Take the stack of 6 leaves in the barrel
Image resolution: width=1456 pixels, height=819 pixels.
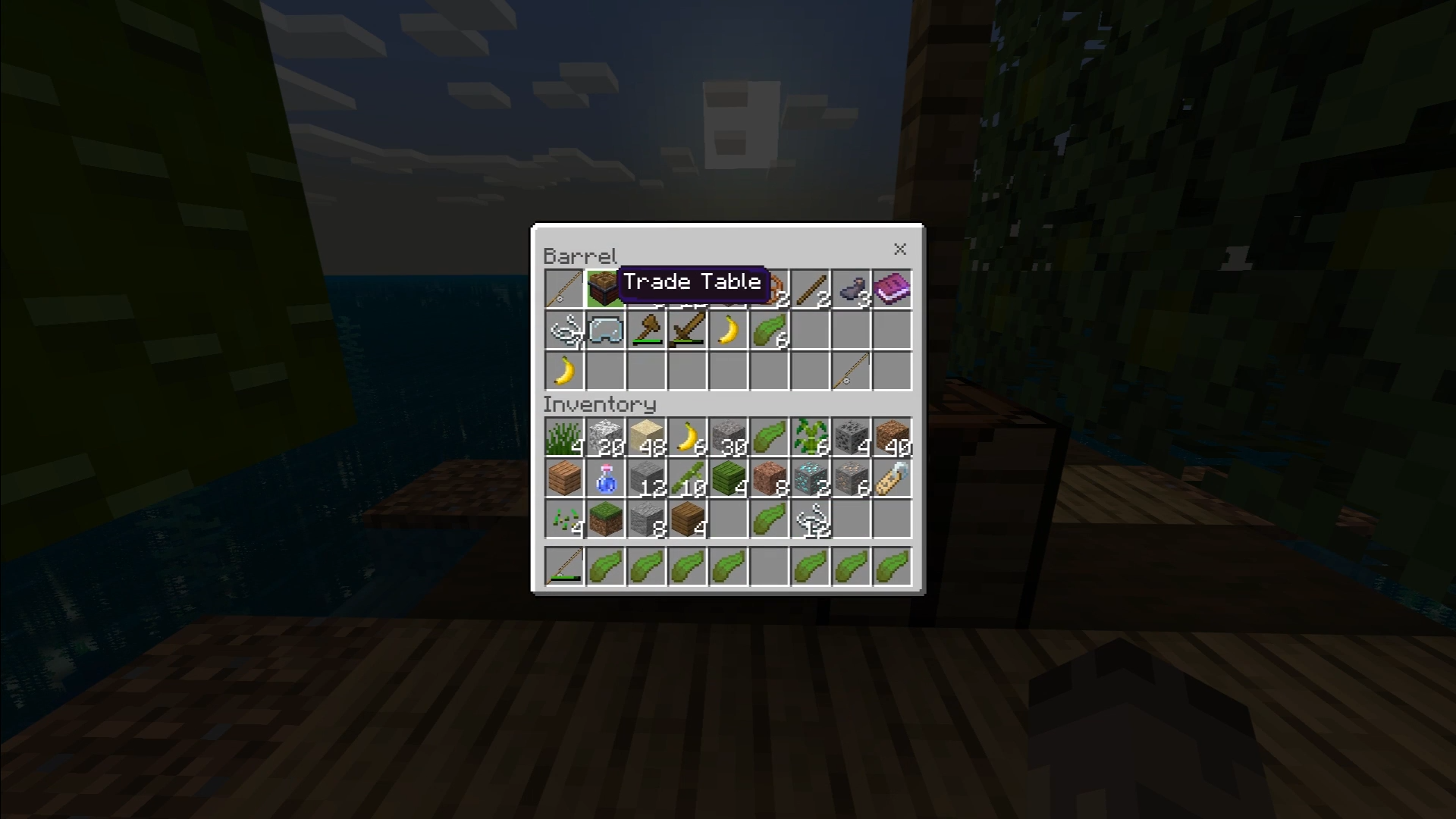(x=769, y=331)
